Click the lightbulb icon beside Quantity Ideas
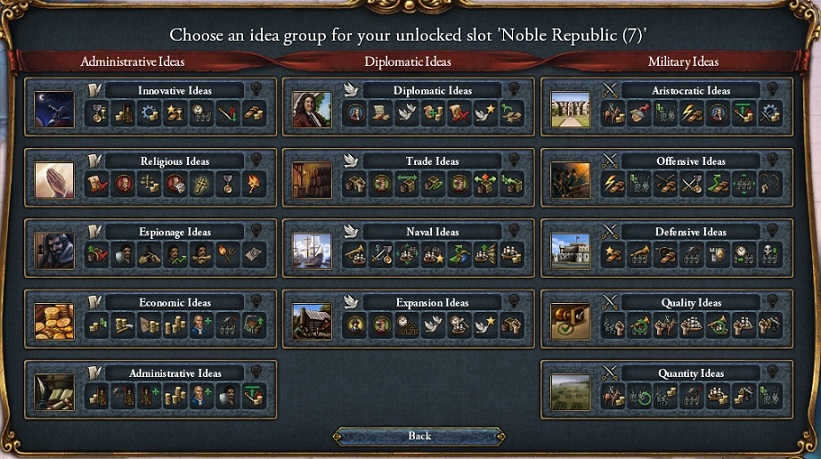The width and height of the screenshot is (821, 459). [773, 373]
